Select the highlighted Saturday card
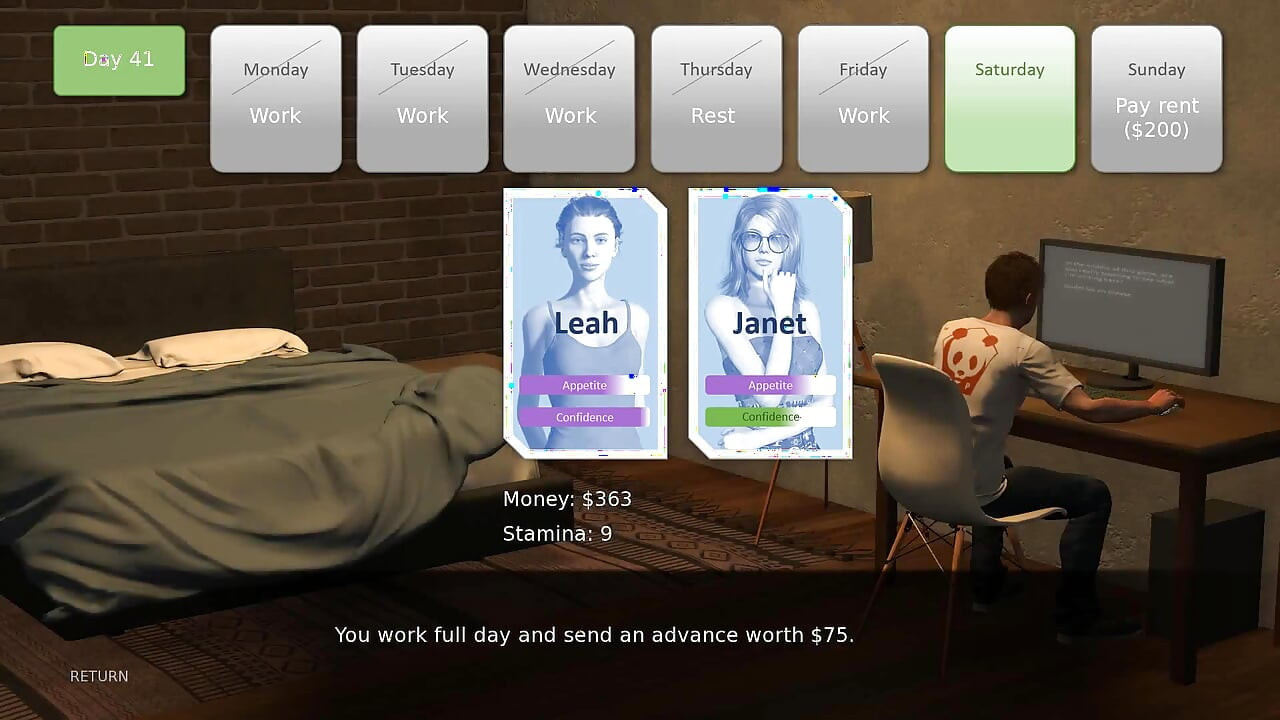 click(1010, 97)
